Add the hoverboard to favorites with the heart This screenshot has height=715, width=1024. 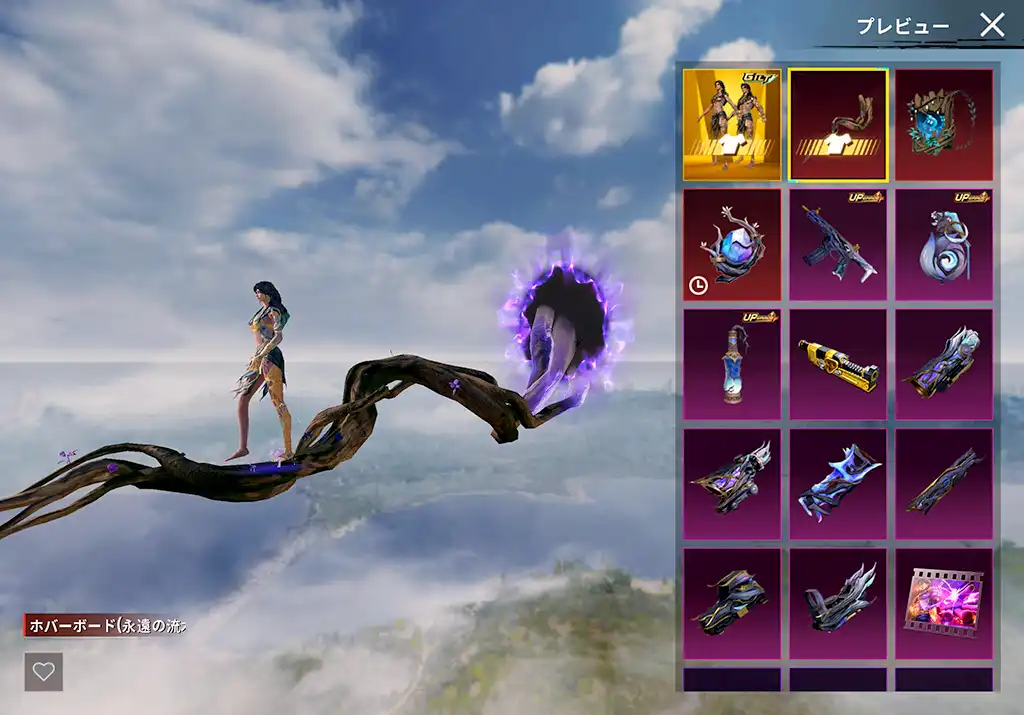(44, 672)
